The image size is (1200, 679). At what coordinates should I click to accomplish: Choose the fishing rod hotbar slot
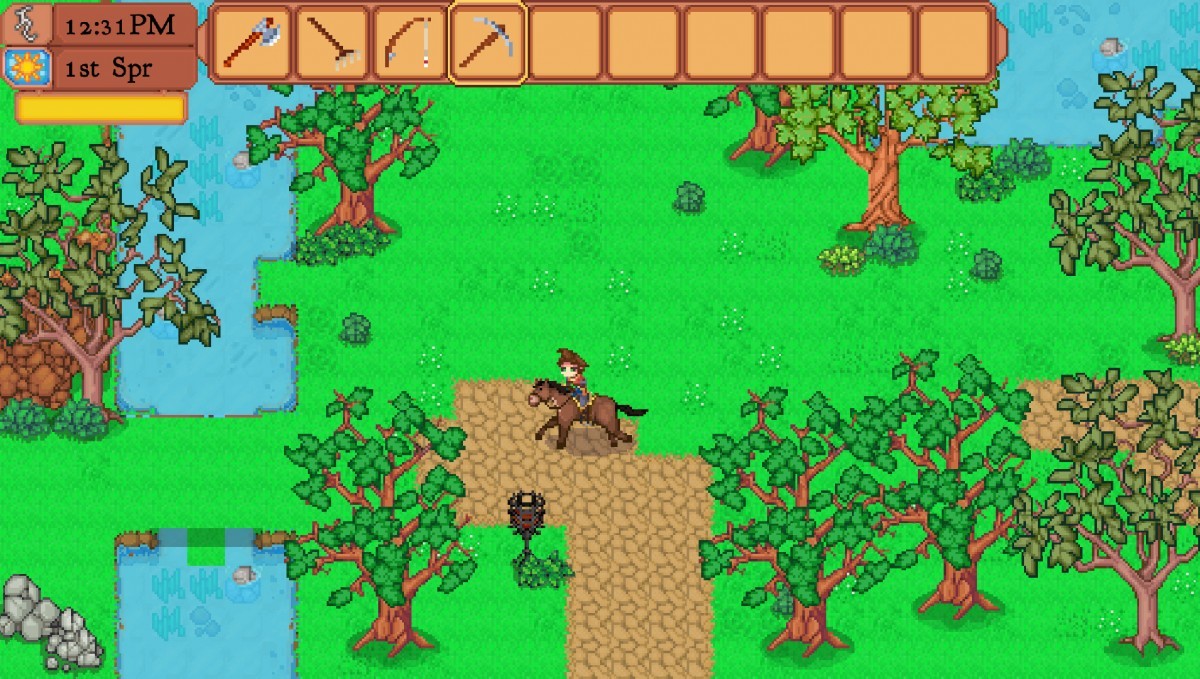pyautogui.click(x=409, y=42)
